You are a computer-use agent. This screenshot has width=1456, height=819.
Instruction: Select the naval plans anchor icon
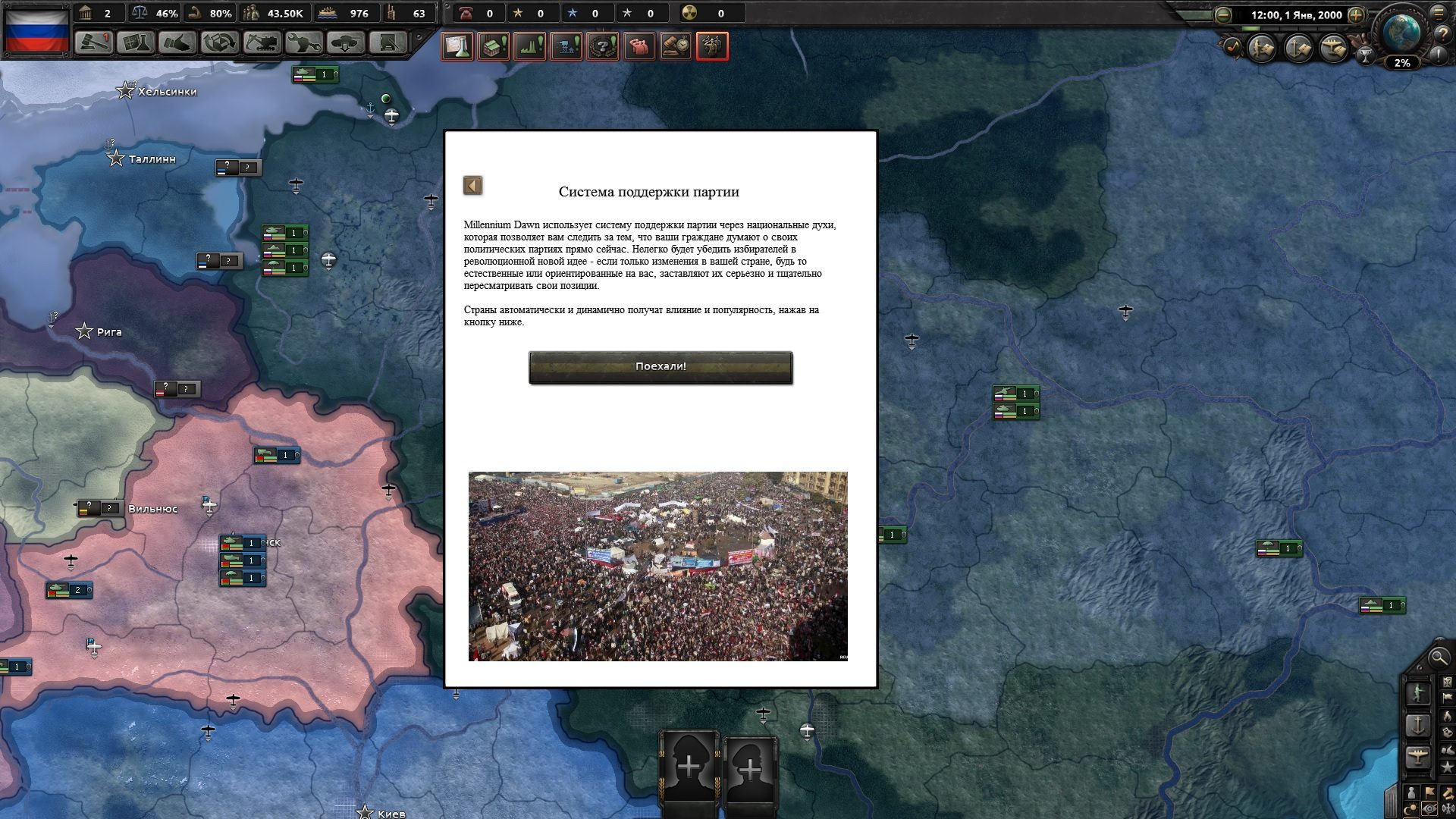pos(1297,49)
